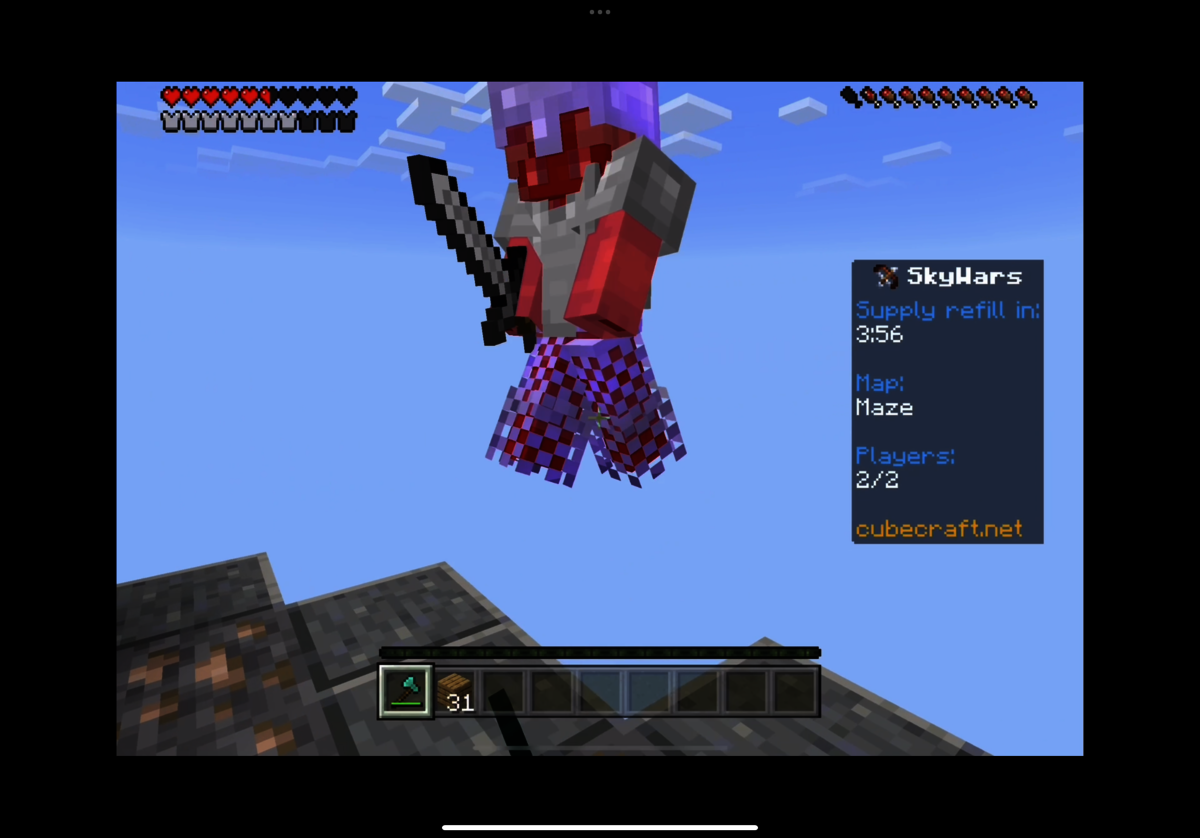1200x838 pixels.
Task: Select the diamond axe hotbar slot
Action: pyautogui.click(x=406, y=691)
